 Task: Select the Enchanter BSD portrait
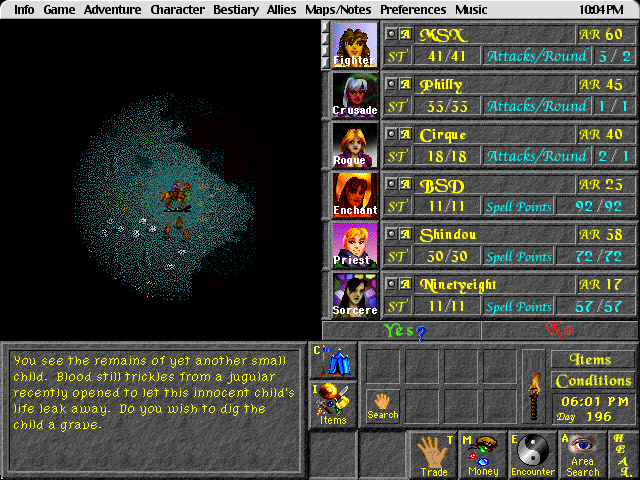coord(355,195)
